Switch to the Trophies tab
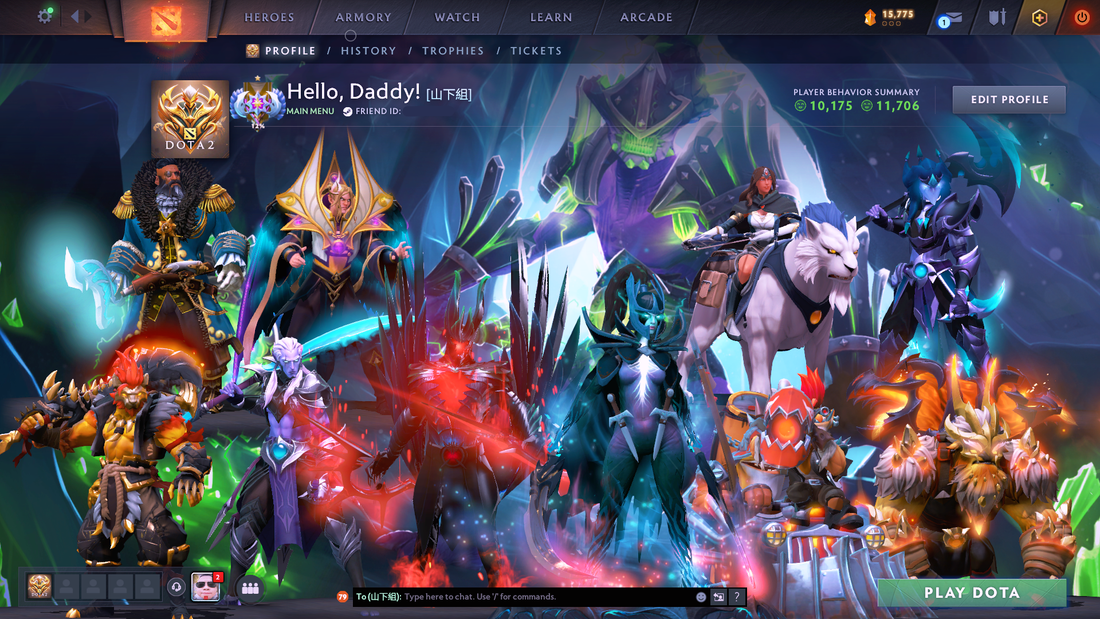 coord(453,51)
